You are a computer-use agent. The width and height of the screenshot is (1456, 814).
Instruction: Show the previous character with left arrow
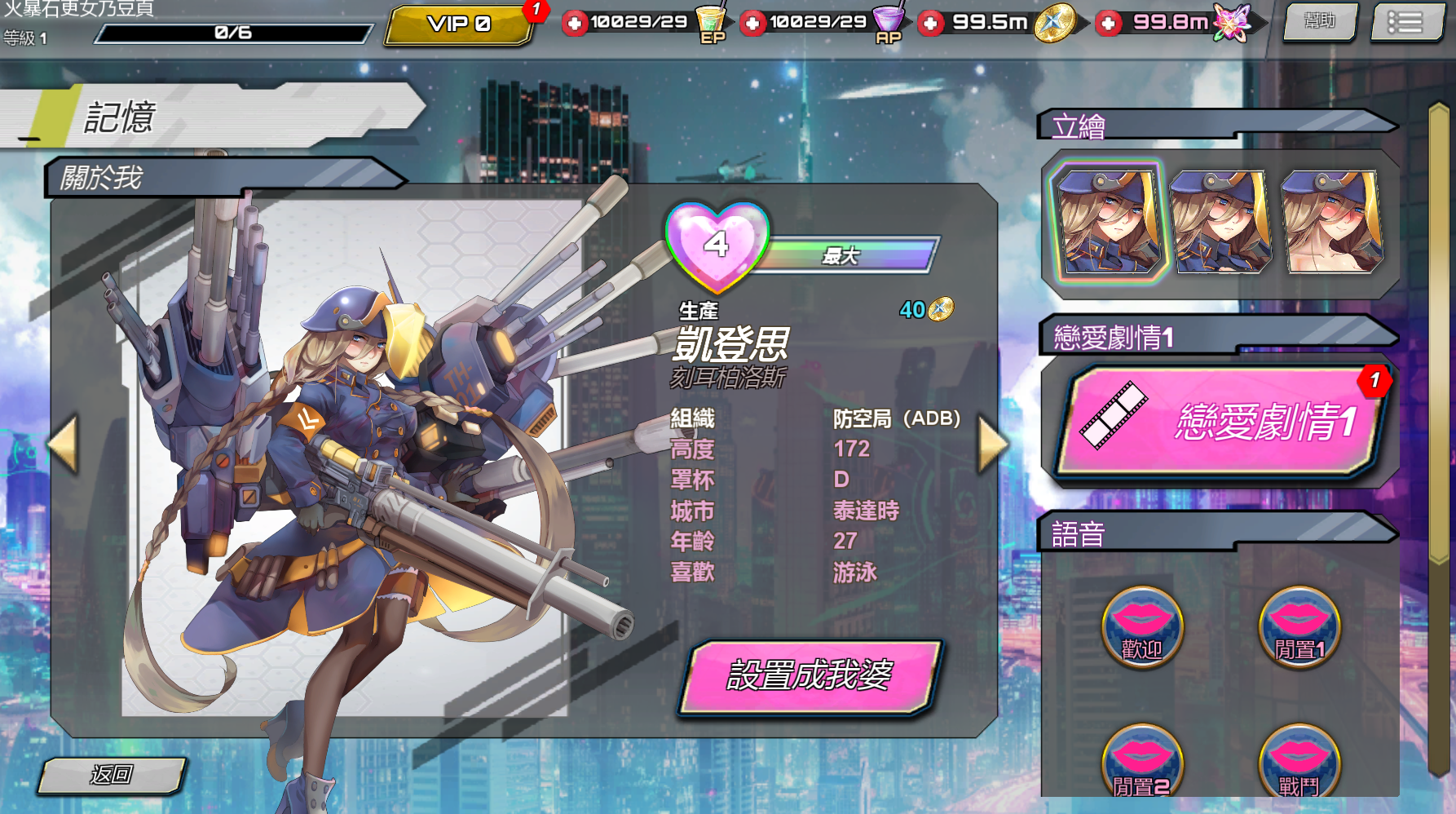pyautogui.click(x=64, y=445)
